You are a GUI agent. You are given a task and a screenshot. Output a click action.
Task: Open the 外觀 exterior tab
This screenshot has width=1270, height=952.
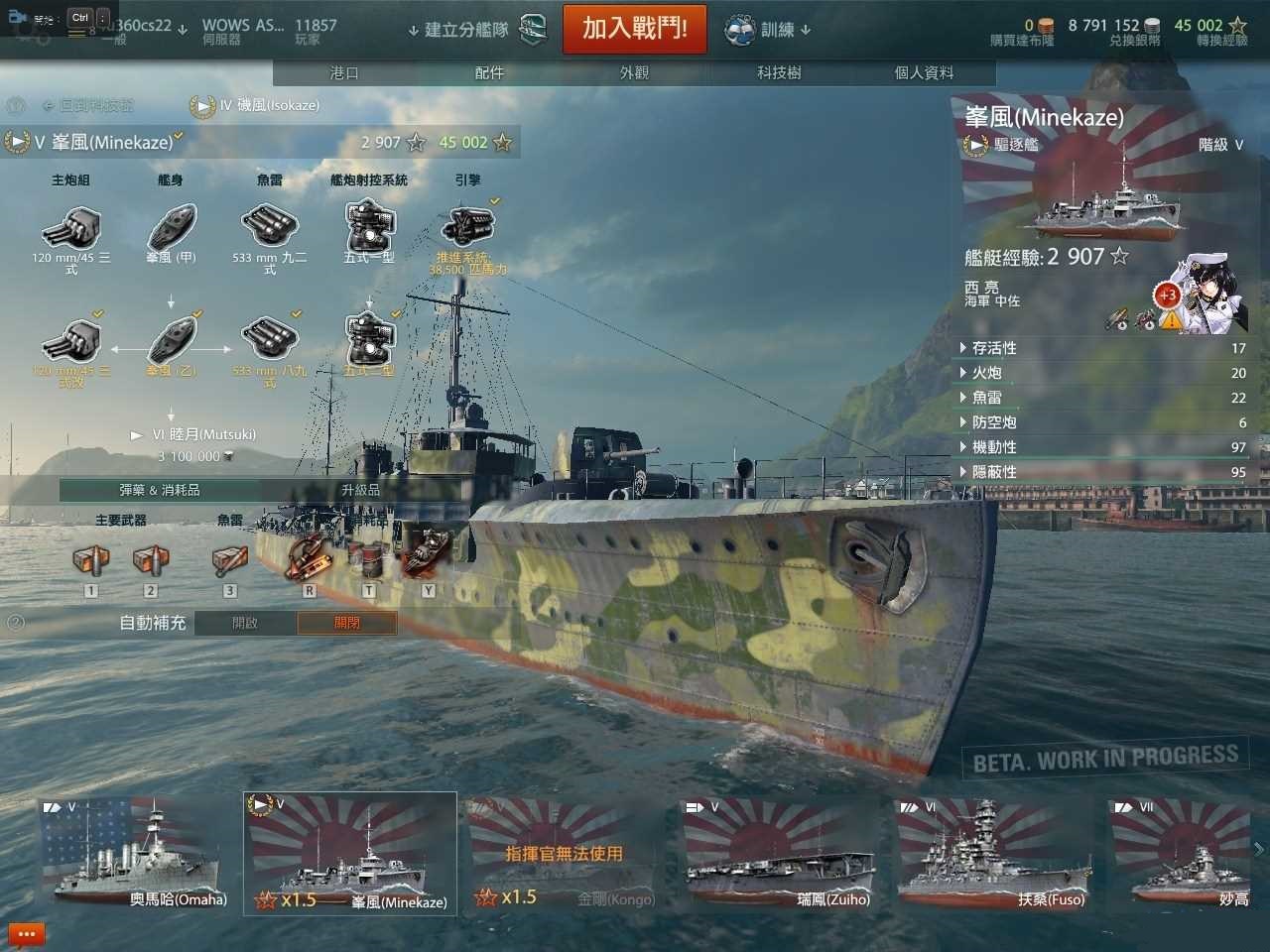click(634, 73)
